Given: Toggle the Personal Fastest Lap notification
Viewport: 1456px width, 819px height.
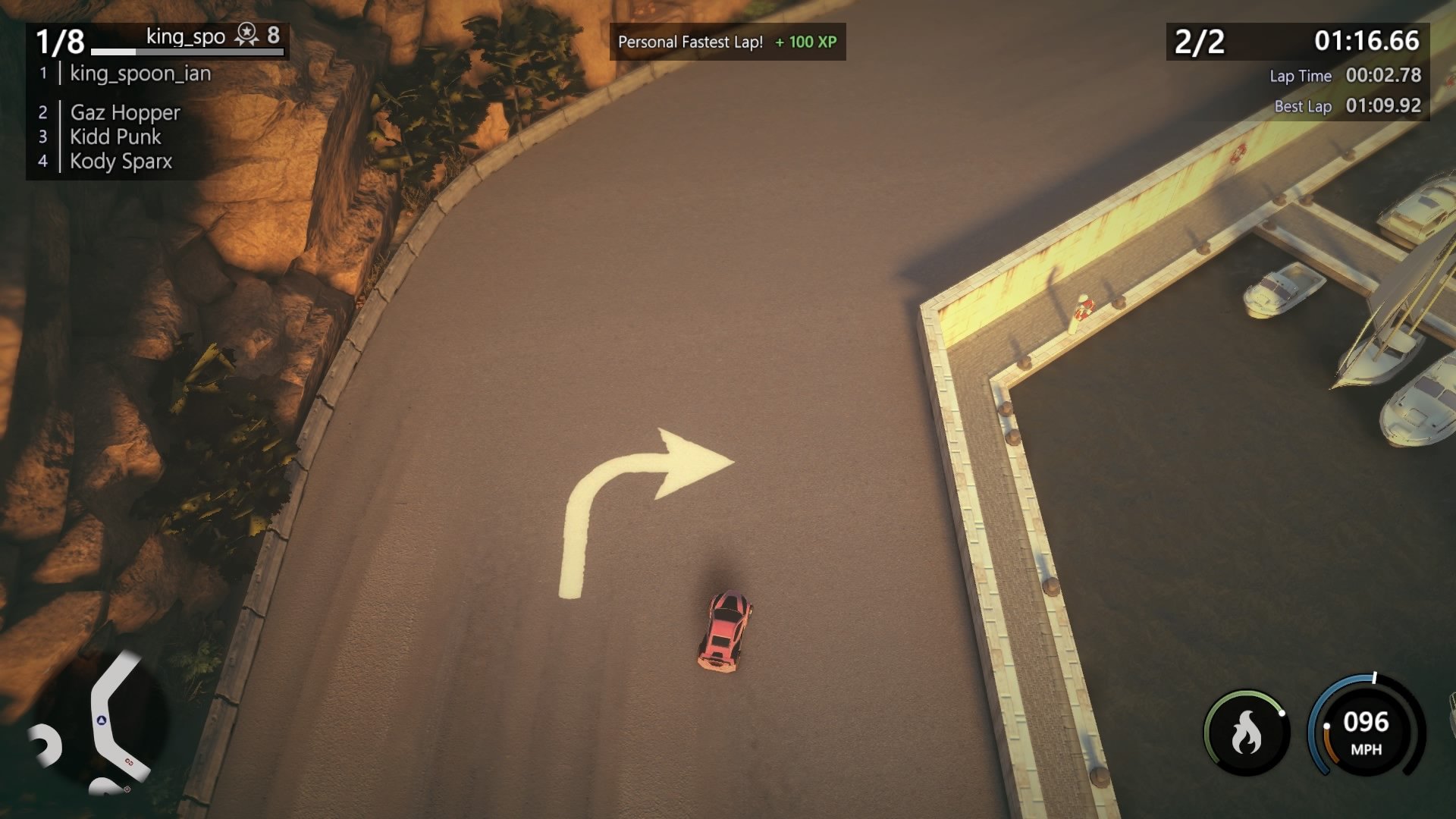Looking at the screenshot, I should point(689,42).
